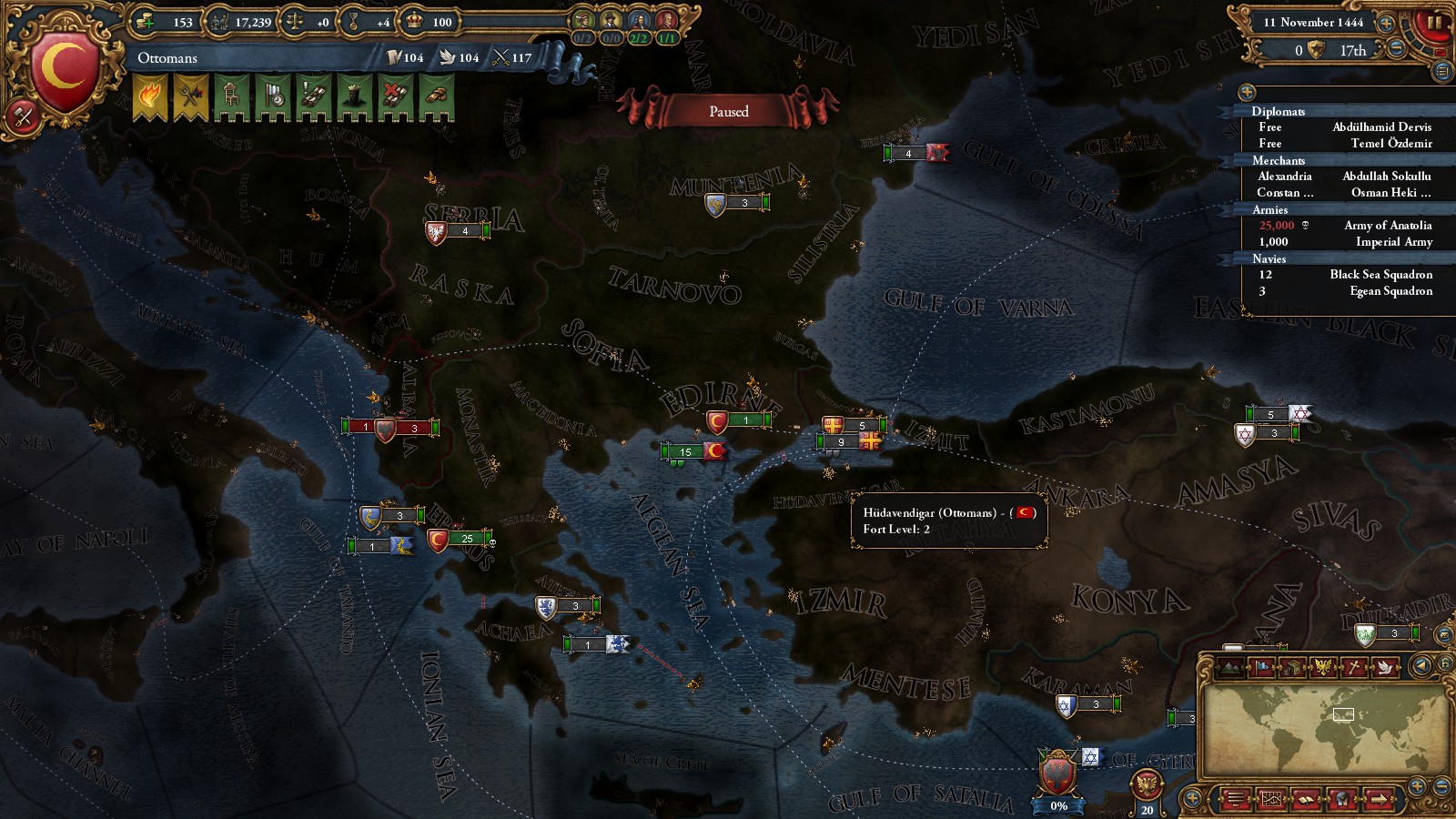This screenshot has width=1456, height=819.
Task: Switch to the political flag map mode
Action: pos(1263,667)
